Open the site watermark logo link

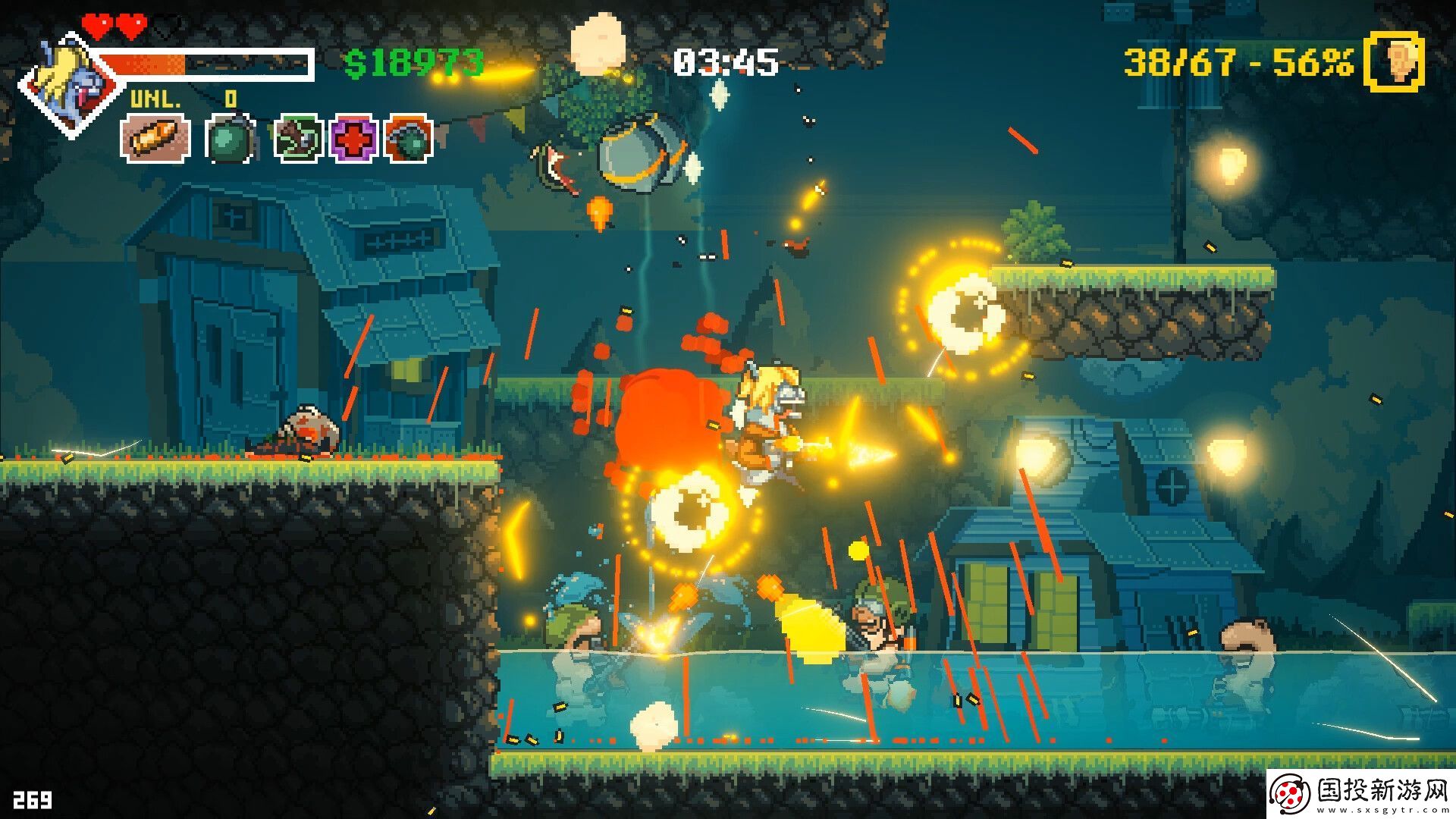1361,794
